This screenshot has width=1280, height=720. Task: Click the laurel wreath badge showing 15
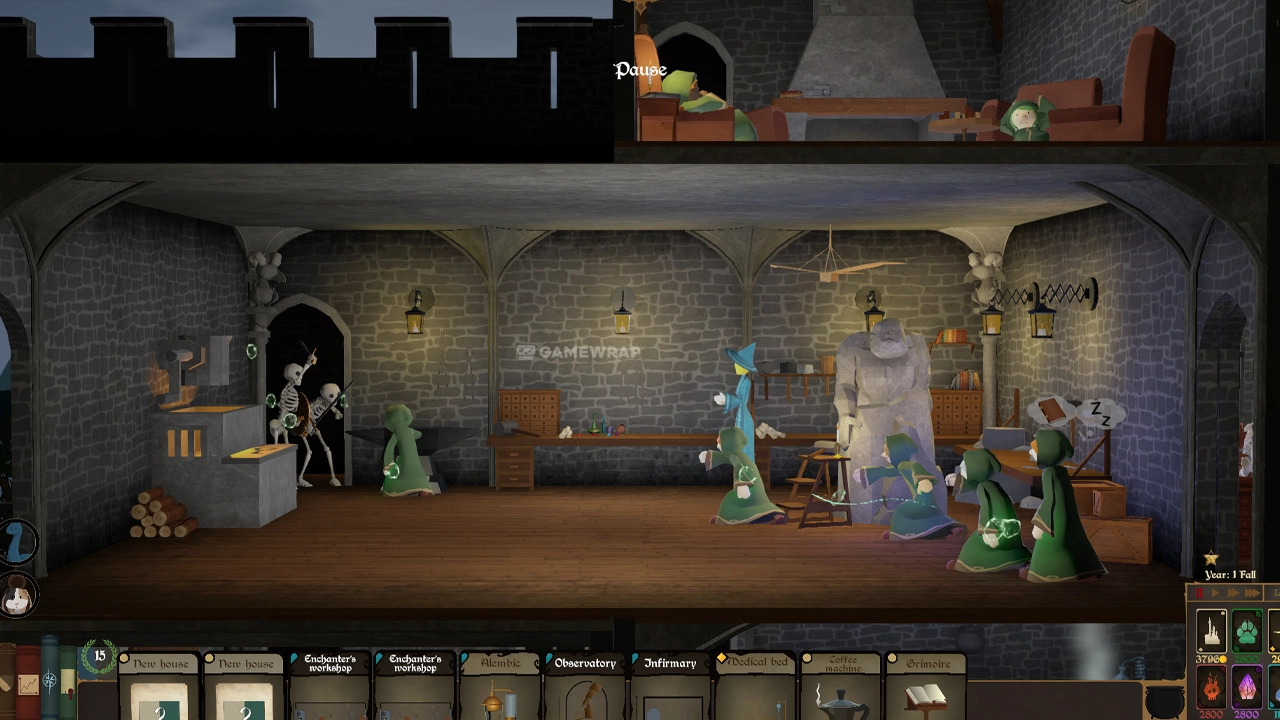click(x=99, y=657)
